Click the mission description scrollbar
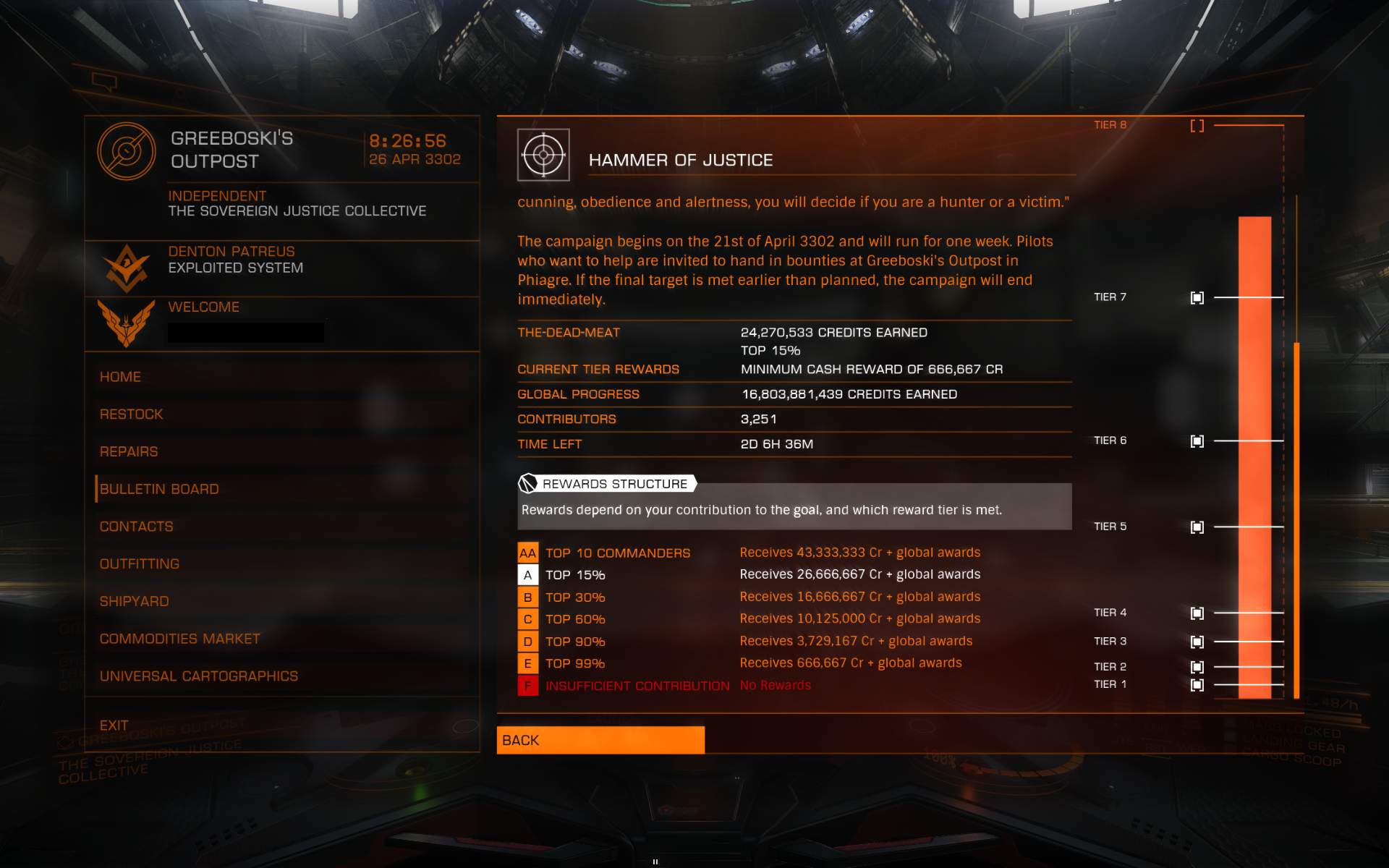 click(1296, 519)
